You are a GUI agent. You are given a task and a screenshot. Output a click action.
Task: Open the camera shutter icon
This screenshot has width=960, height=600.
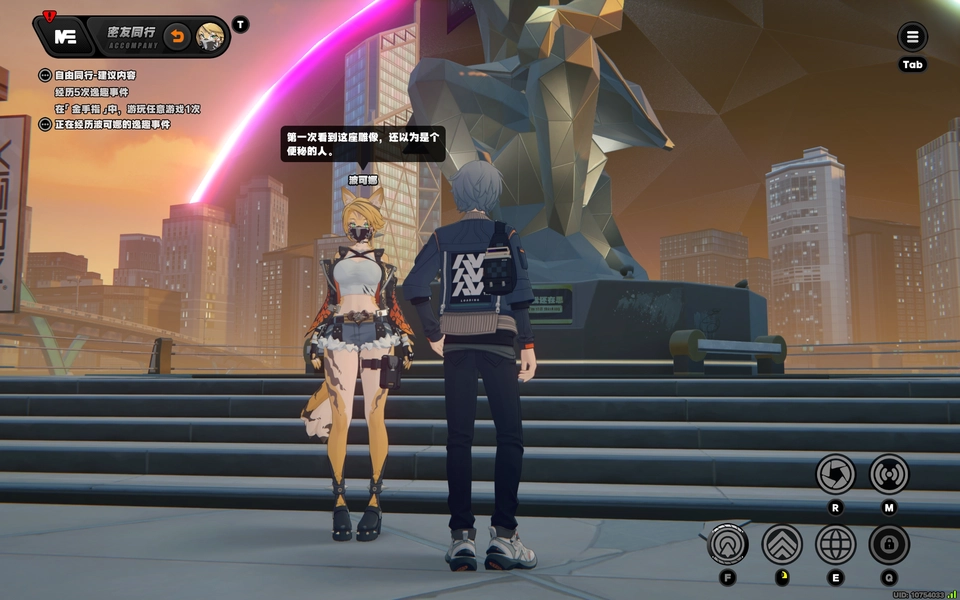point(835,473)
